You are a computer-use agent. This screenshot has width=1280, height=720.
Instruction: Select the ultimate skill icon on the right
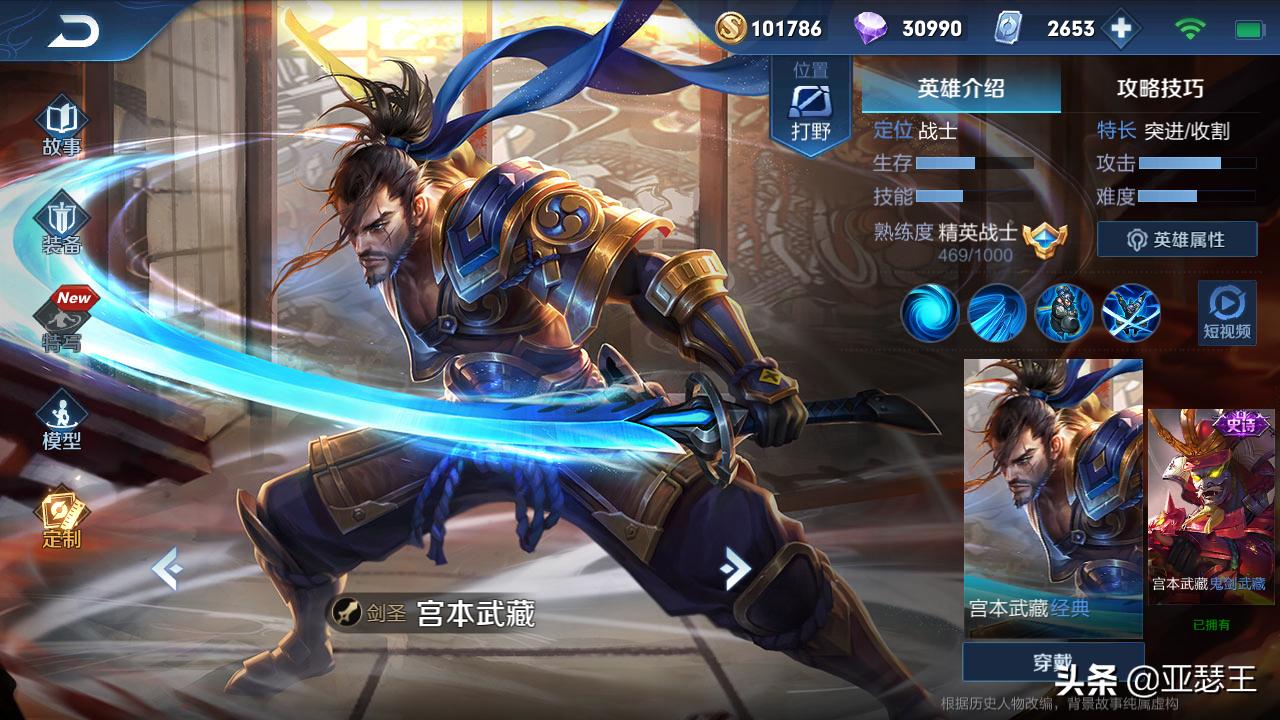[1128, 313]
